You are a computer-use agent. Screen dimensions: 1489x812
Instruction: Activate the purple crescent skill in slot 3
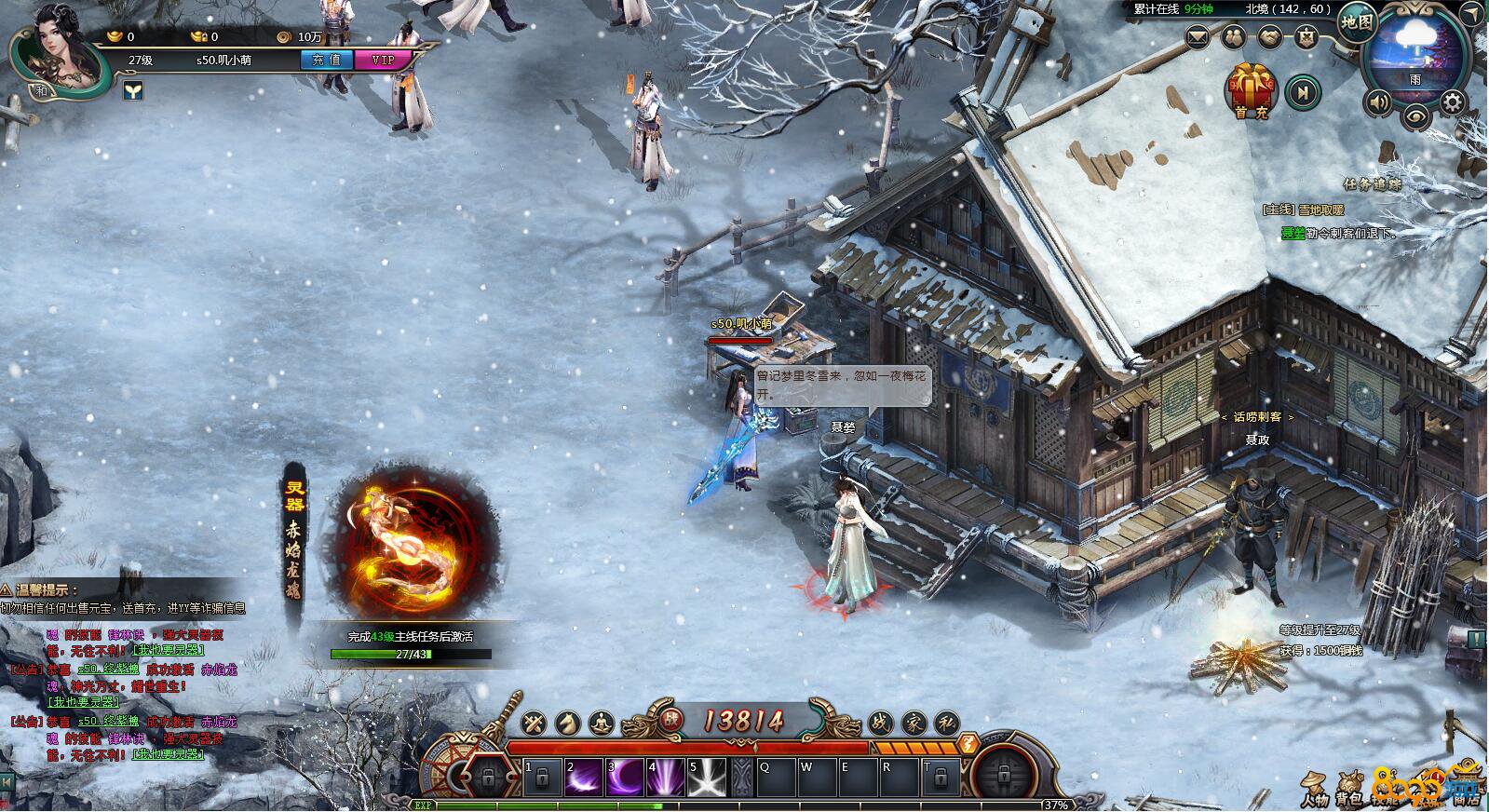626,777
